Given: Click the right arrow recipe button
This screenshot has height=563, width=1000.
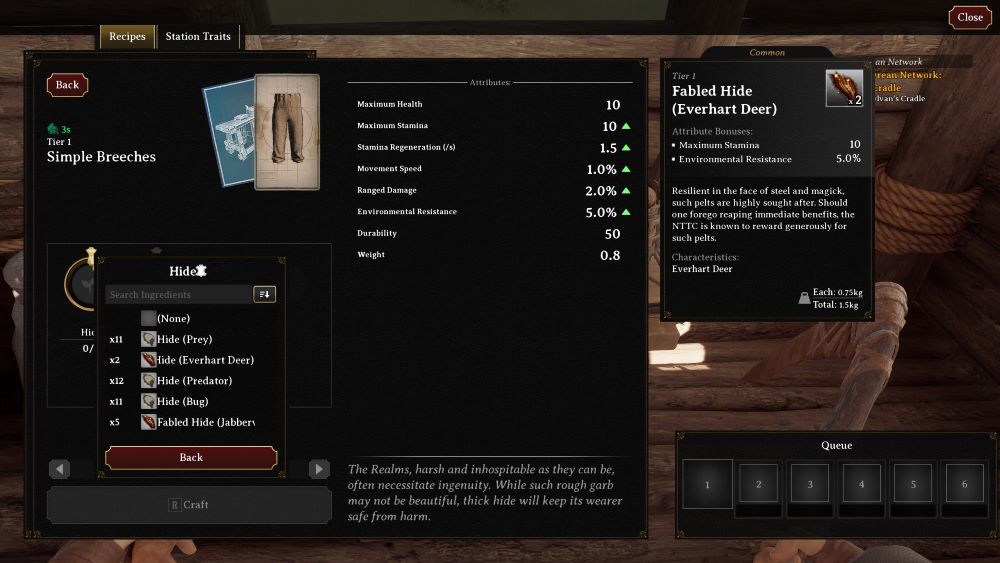Looking at the screenshot, I should tap(319, 469).
